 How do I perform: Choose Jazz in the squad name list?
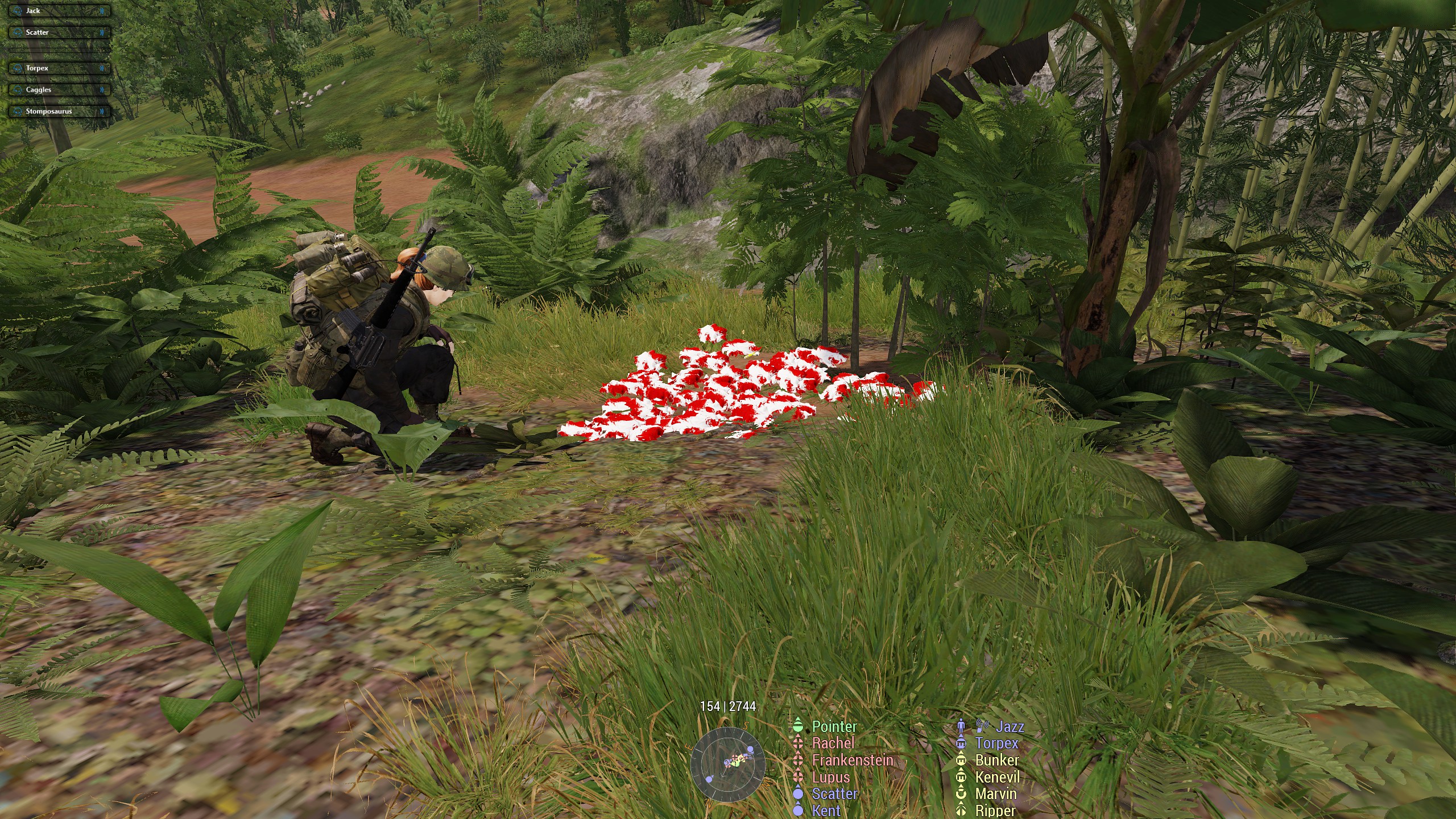coord(1010,726)
